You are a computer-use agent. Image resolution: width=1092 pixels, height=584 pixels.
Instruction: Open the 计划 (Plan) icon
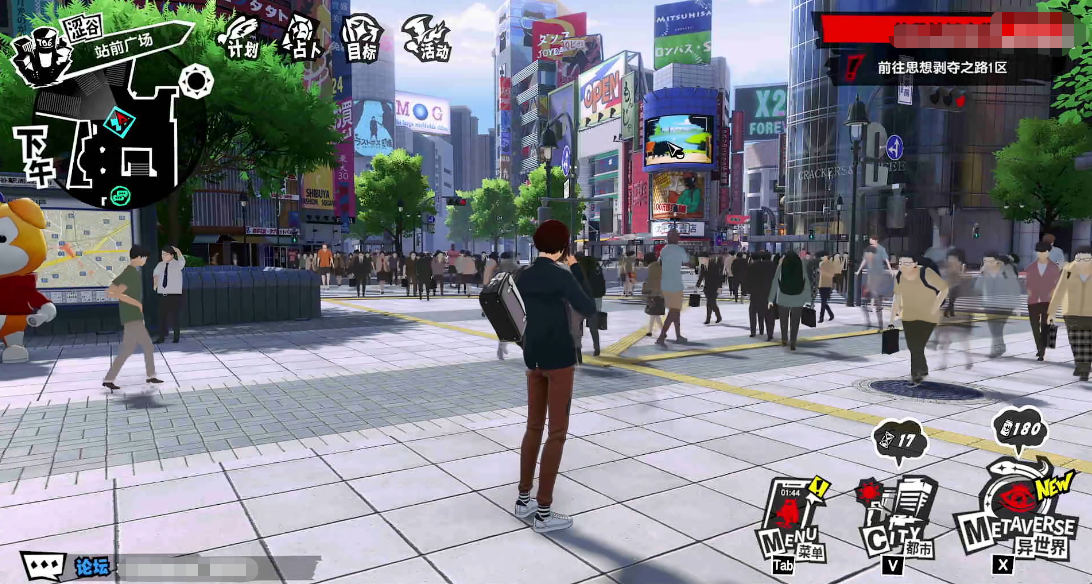(237, 36)
